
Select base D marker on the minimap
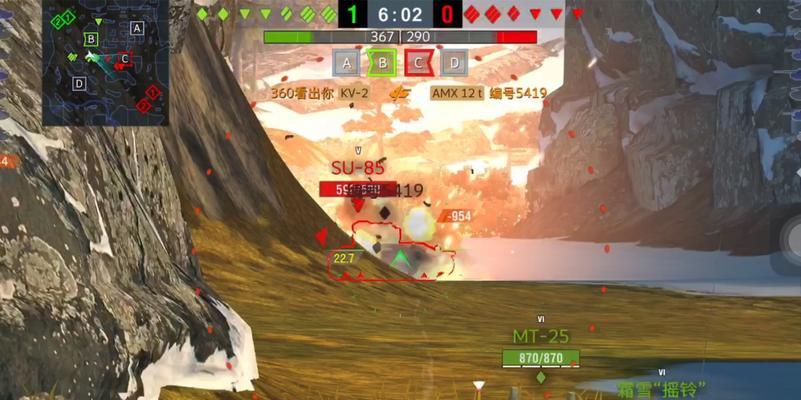click(x=79, y=83)
